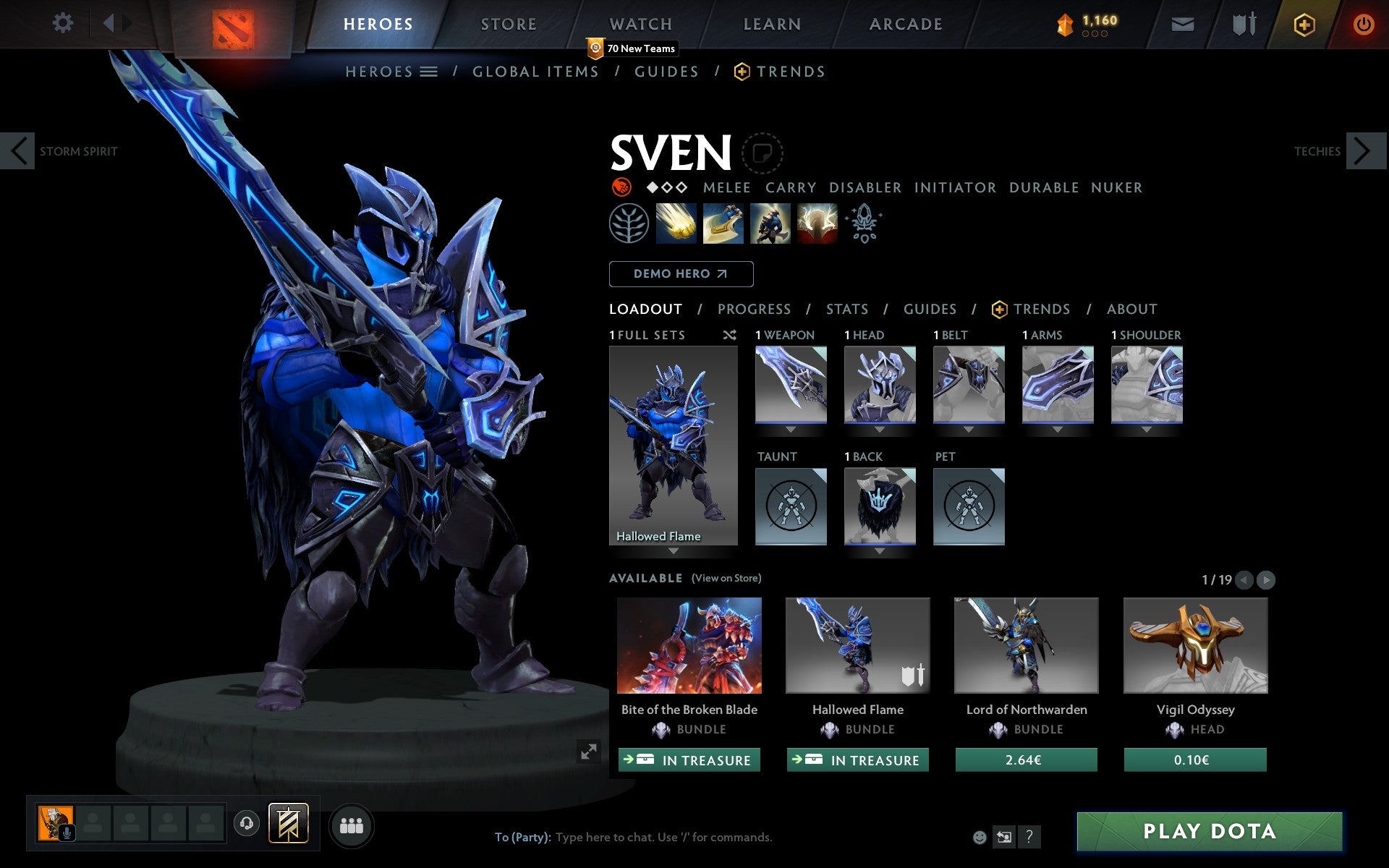Viewport: 1389px width, 868px height.
Task: Open the heroes hamburger list menu
Action: click(x=429, y=72)
